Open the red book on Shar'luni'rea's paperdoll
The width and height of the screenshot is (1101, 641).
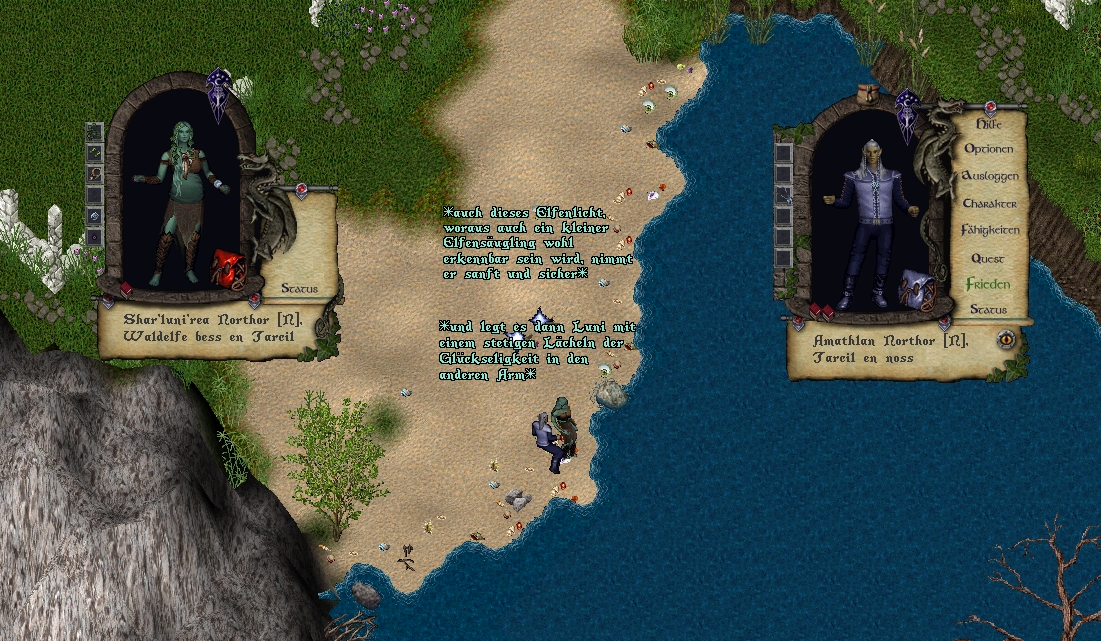pos(127,289)
